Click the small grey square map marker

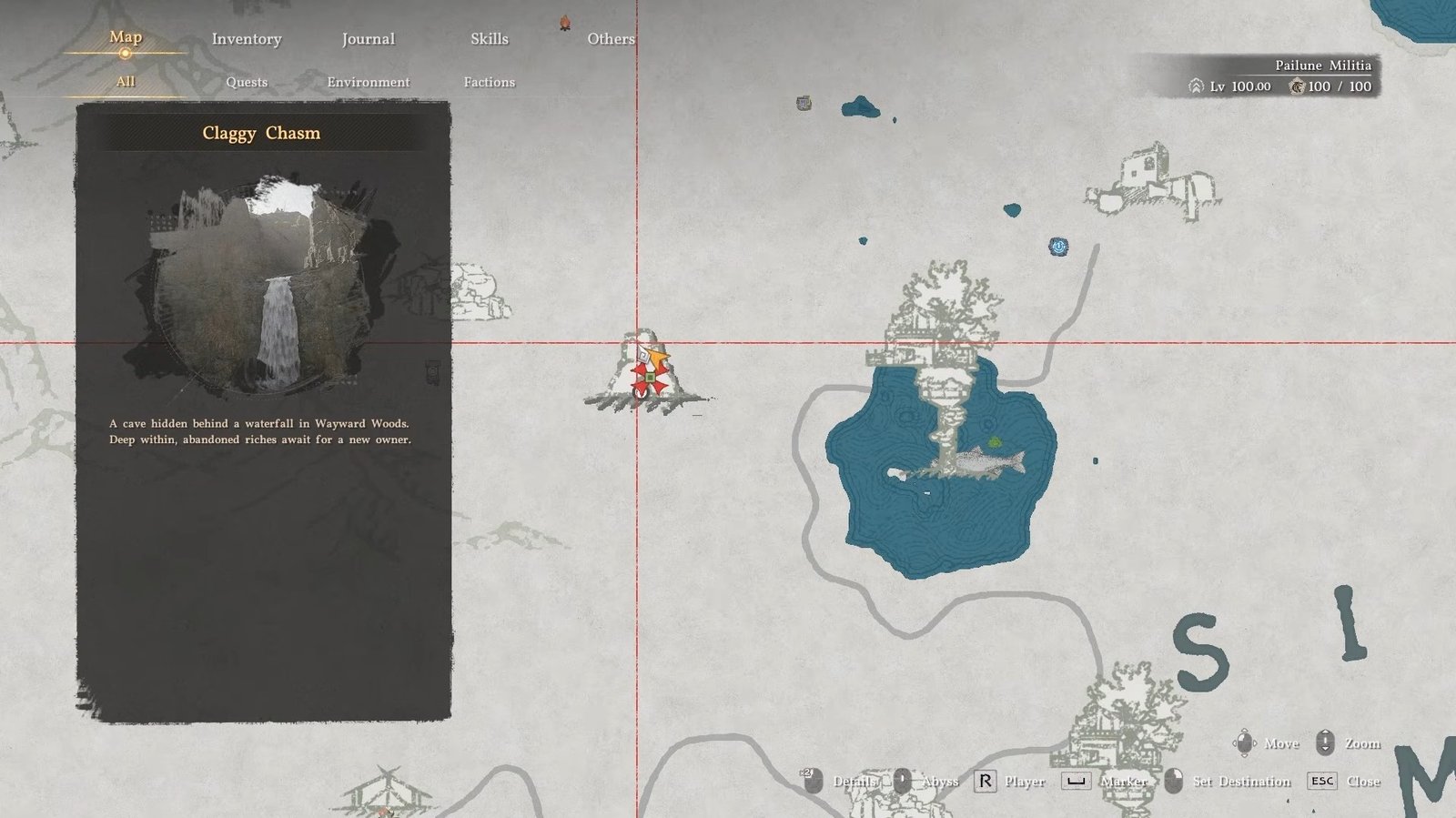pyautogui.click(x=804, y=104)
